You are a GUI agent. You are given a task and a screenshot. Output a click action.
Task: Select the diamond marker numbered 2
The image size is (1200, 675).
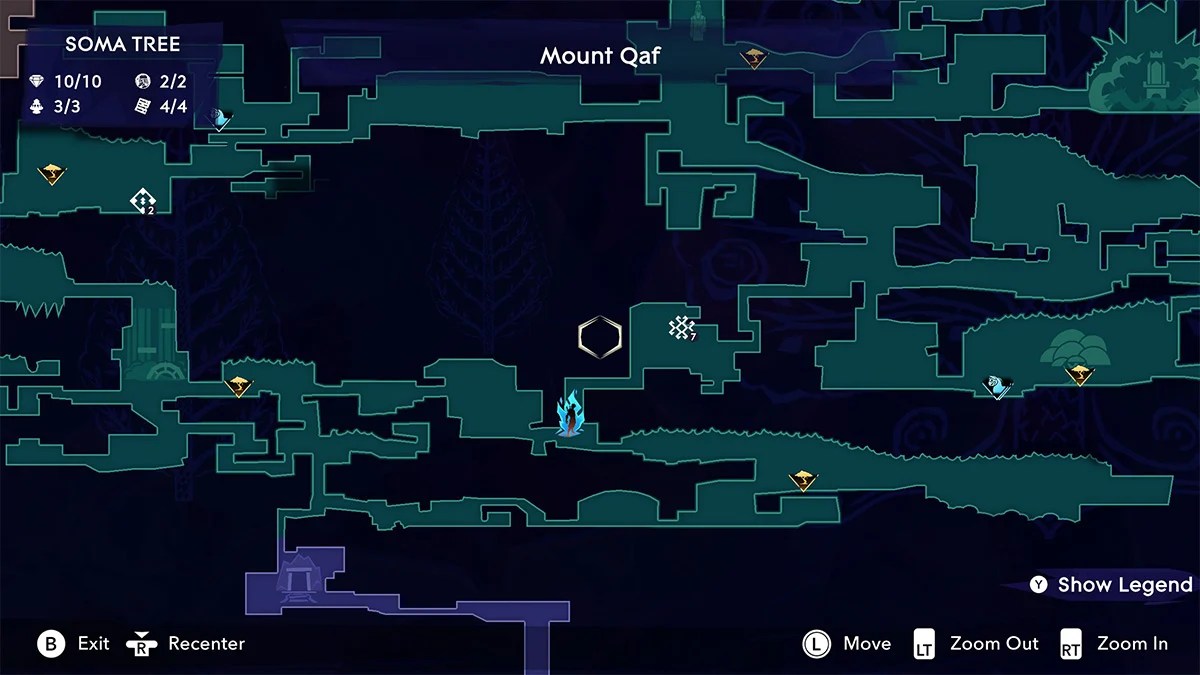pyautogui.click(x=142, y=201)
